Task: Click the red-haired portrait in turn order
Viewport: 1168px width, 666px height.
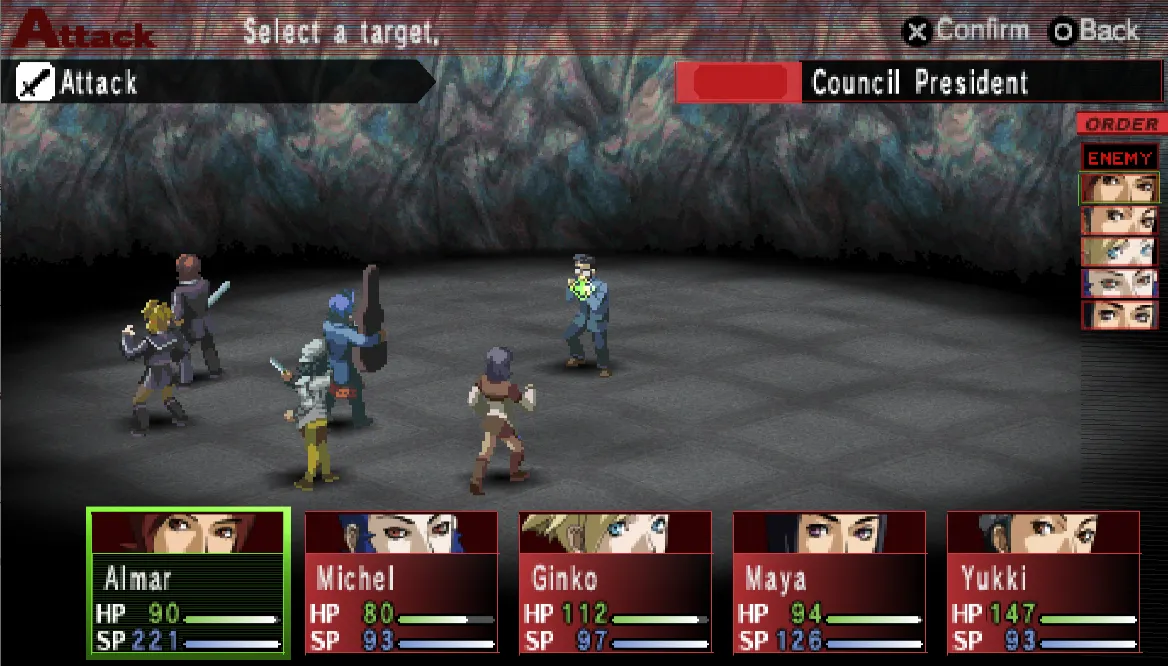Action: pos(1119,188)
